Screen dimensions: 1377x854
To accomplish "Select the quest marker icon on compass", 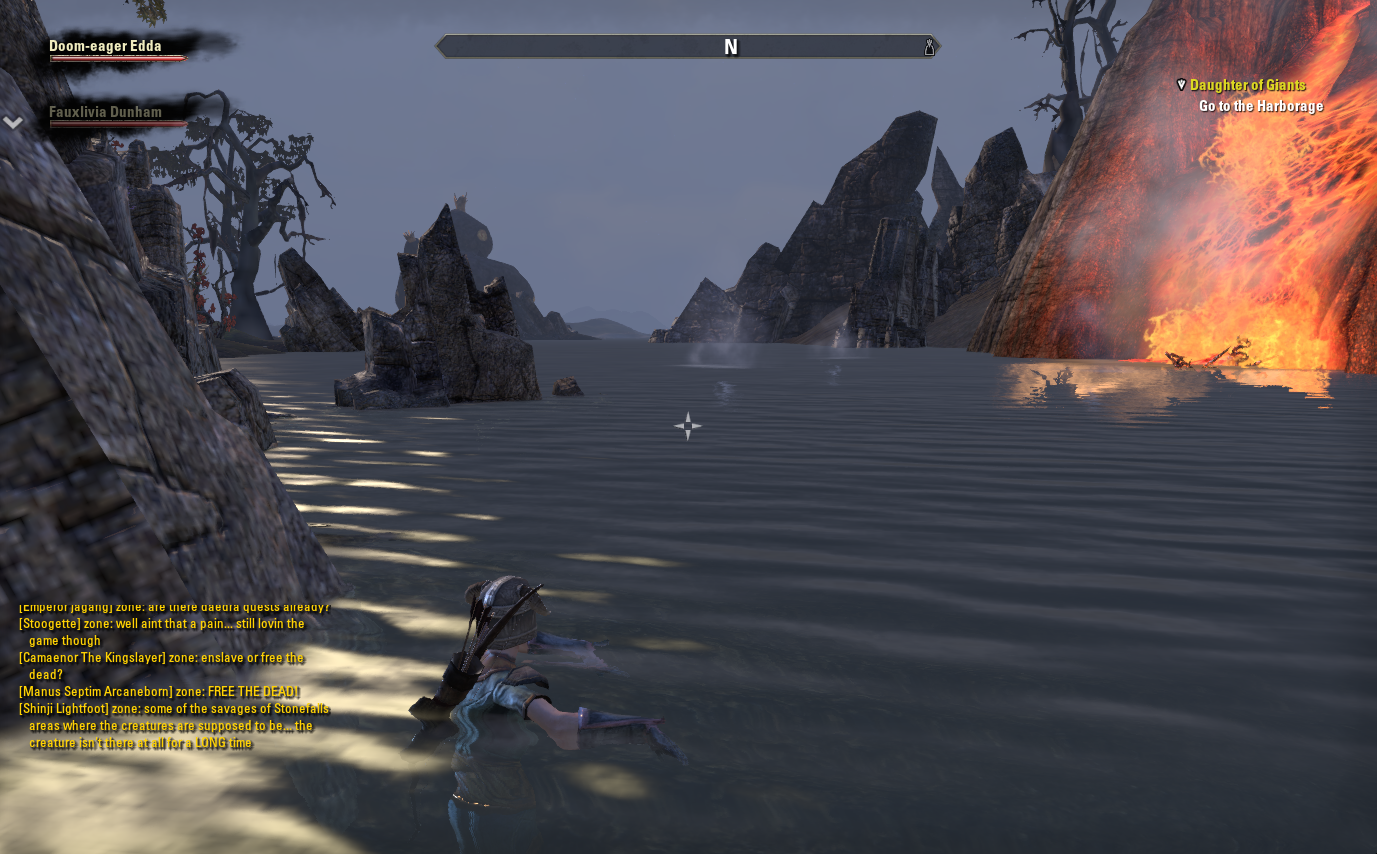I will pos(929,47).
